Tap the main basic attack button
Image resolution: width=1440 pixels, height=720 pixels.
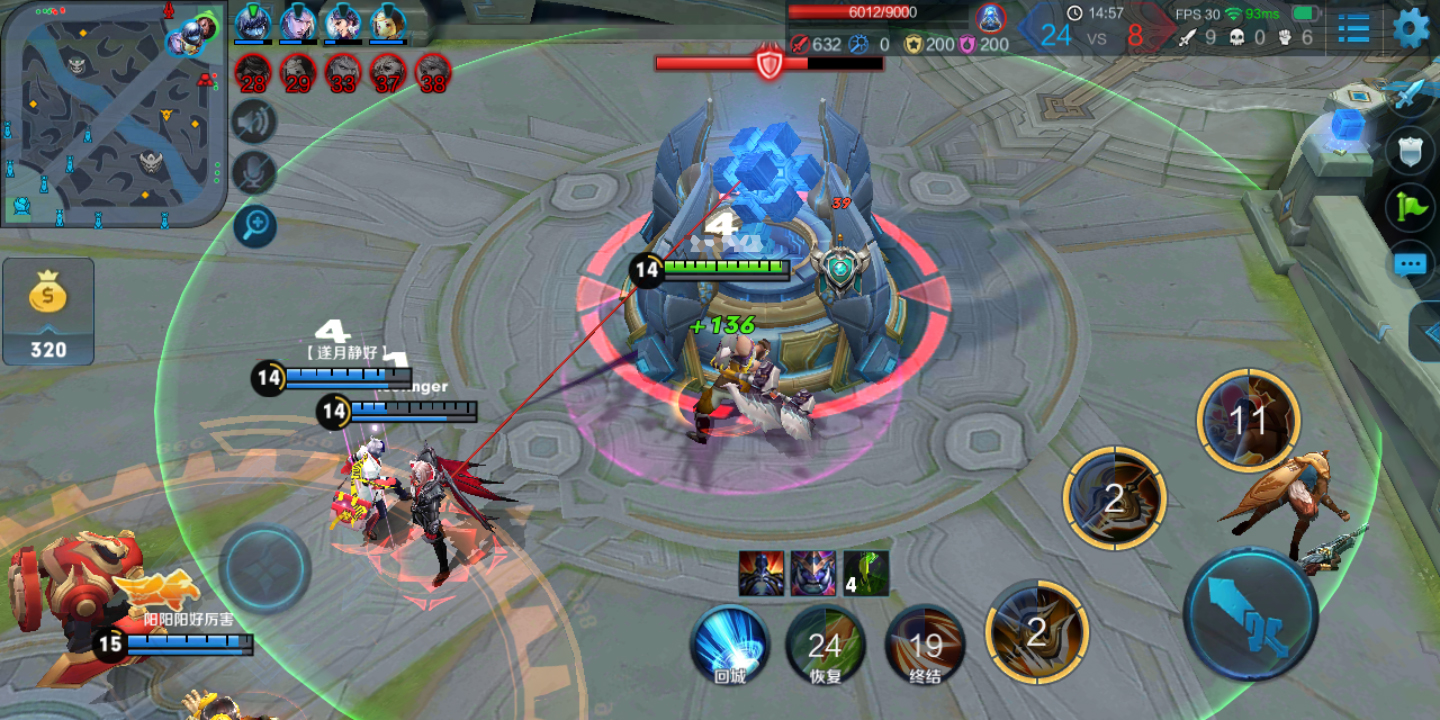[x=1250, y=613]
